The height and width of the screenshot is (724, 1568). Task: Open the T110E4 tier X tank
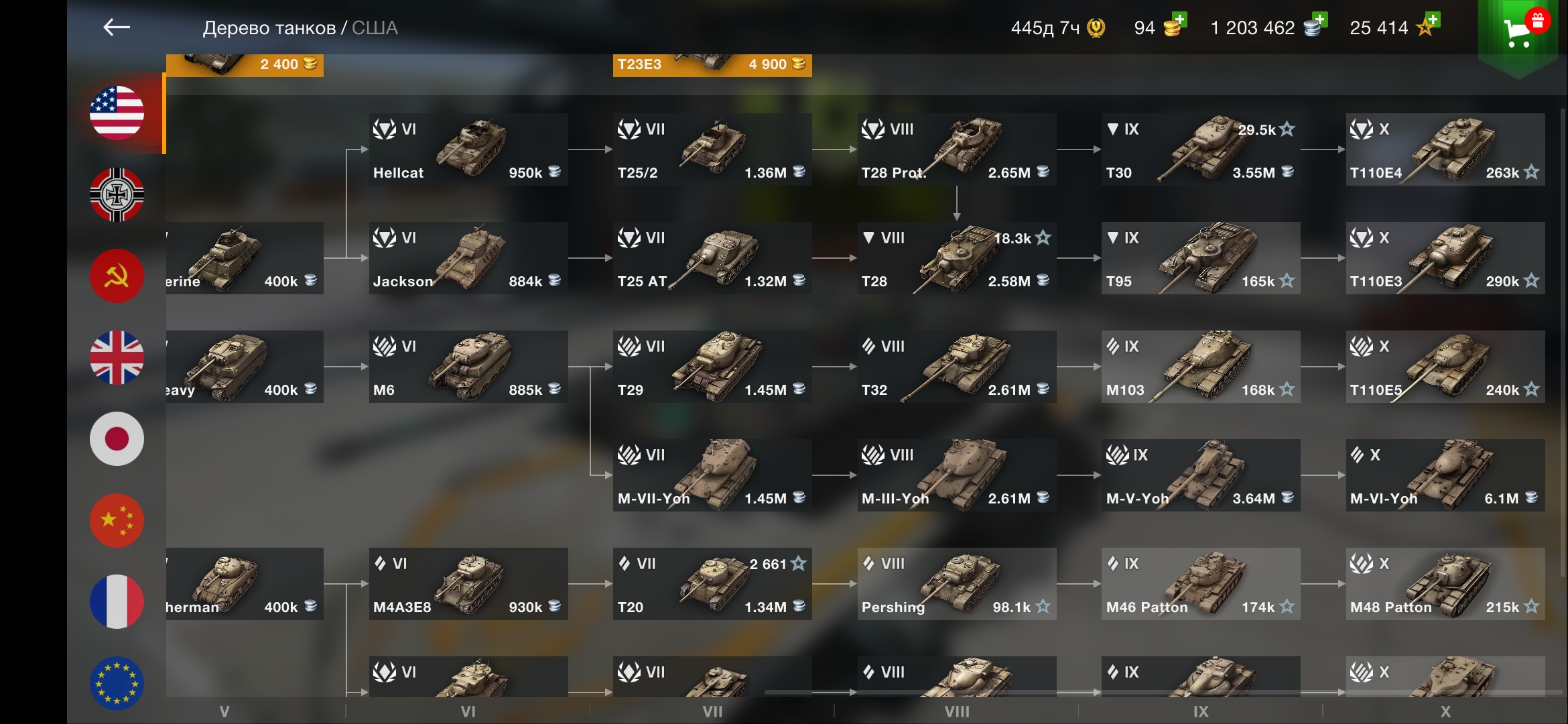tap(1445, 149)
